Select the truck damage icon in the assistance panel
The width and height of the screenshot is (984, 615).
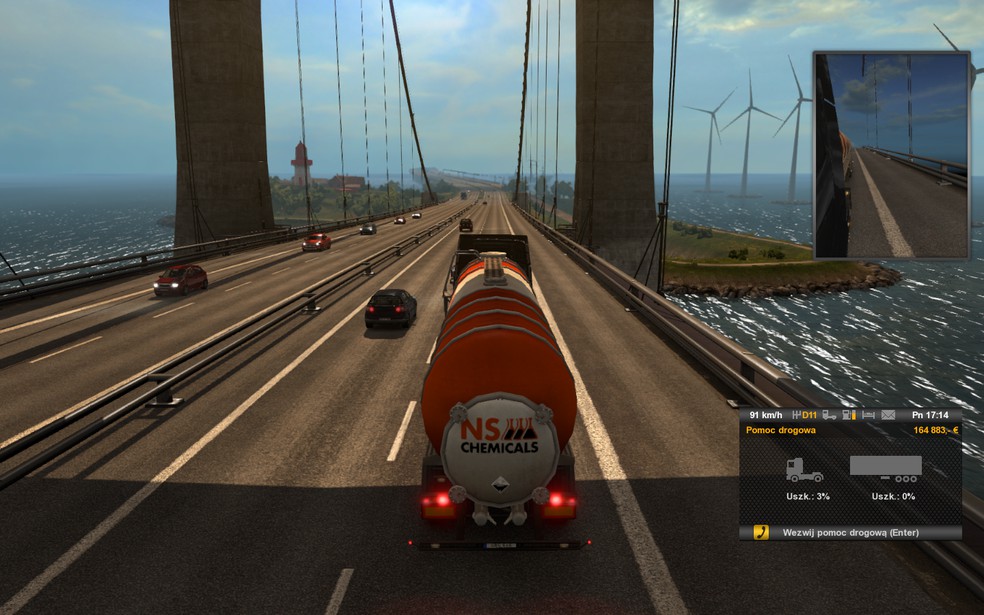coord(804,470)
